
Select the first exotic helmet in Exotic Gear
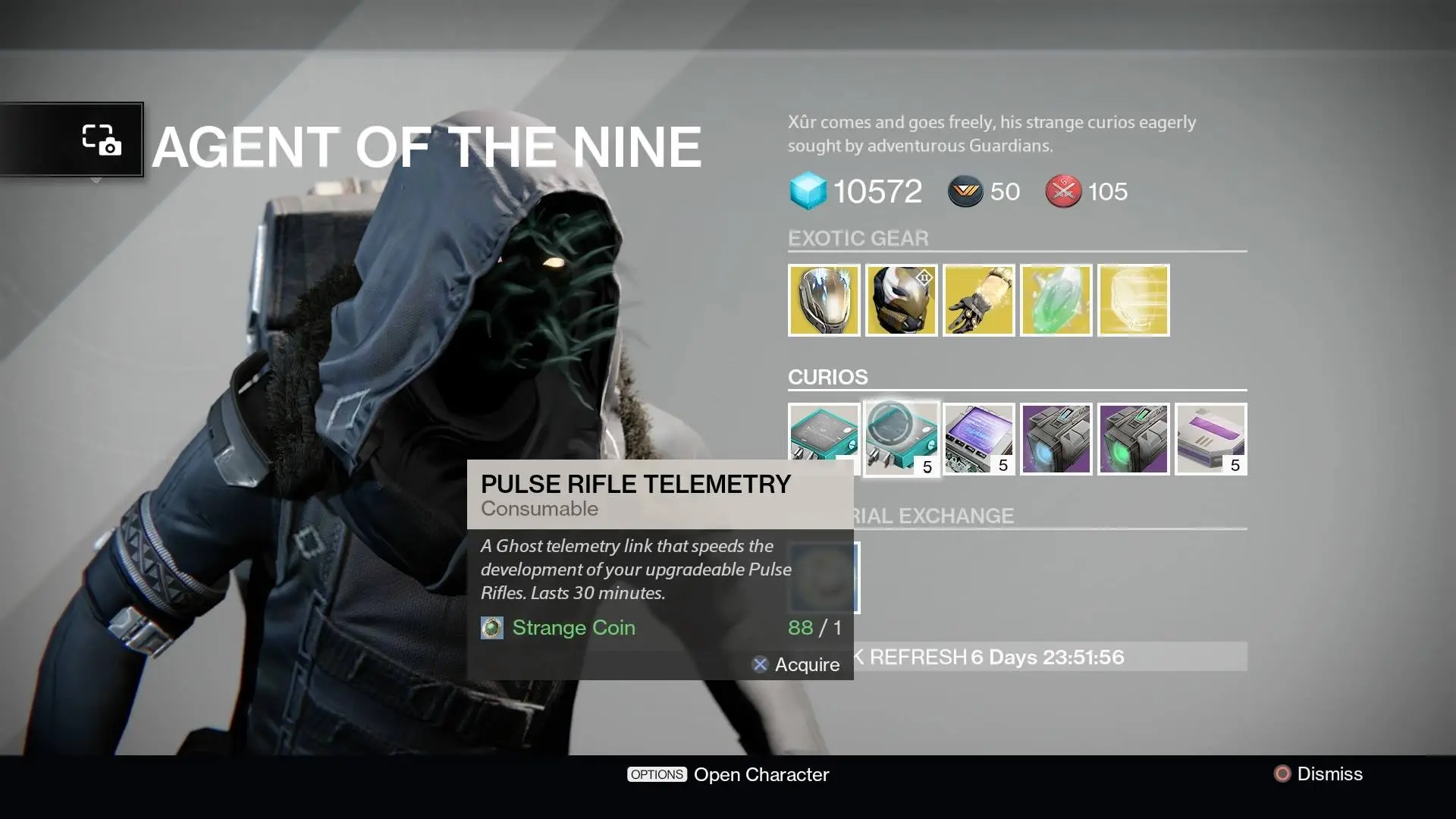824,300
